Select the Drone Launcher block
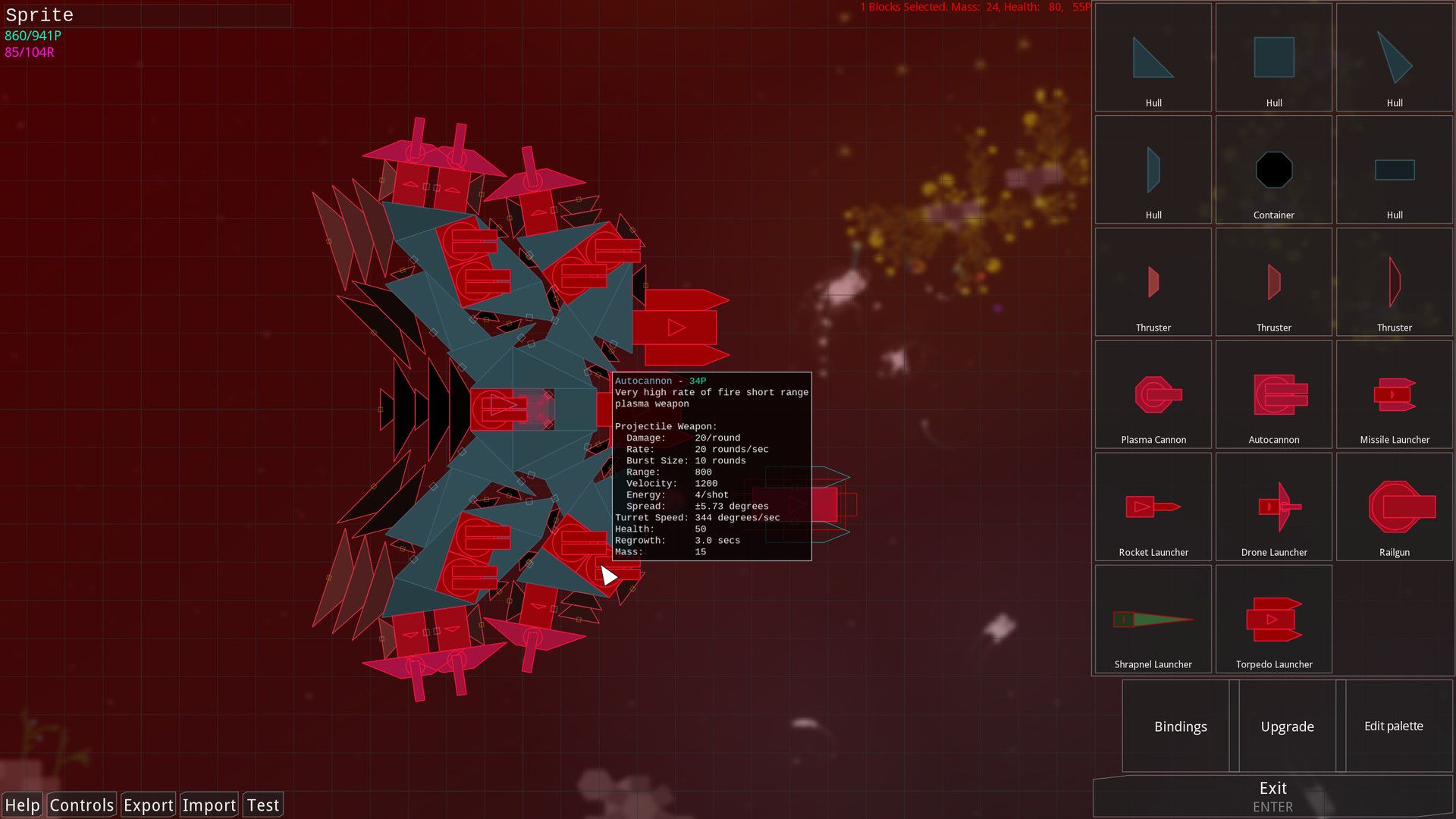This screenshot has width=1456, height=819. pyautogui.click(x=1274, y=507)
